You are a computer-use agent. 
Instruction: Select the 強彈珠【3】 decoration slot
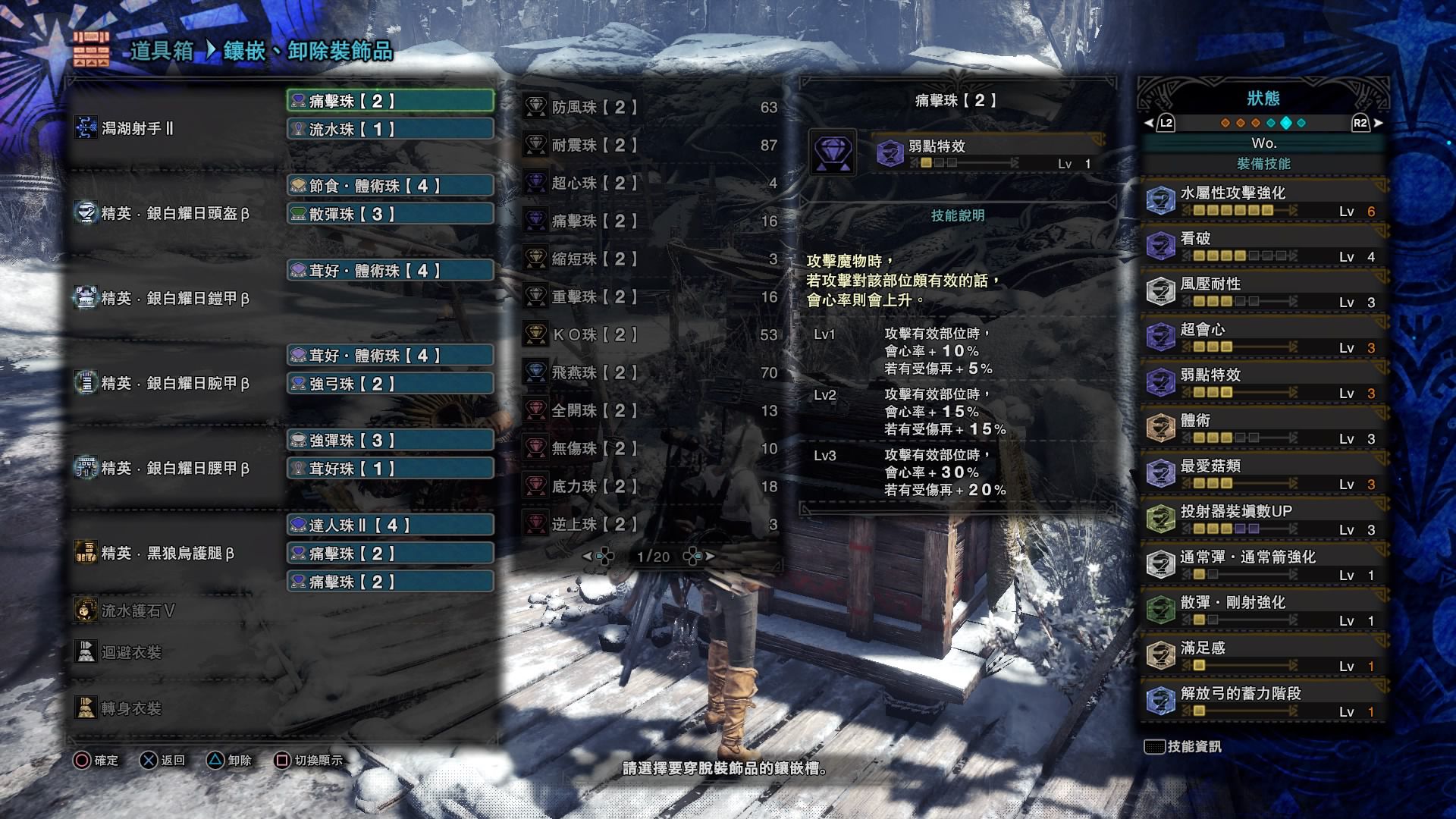[390, 441]
